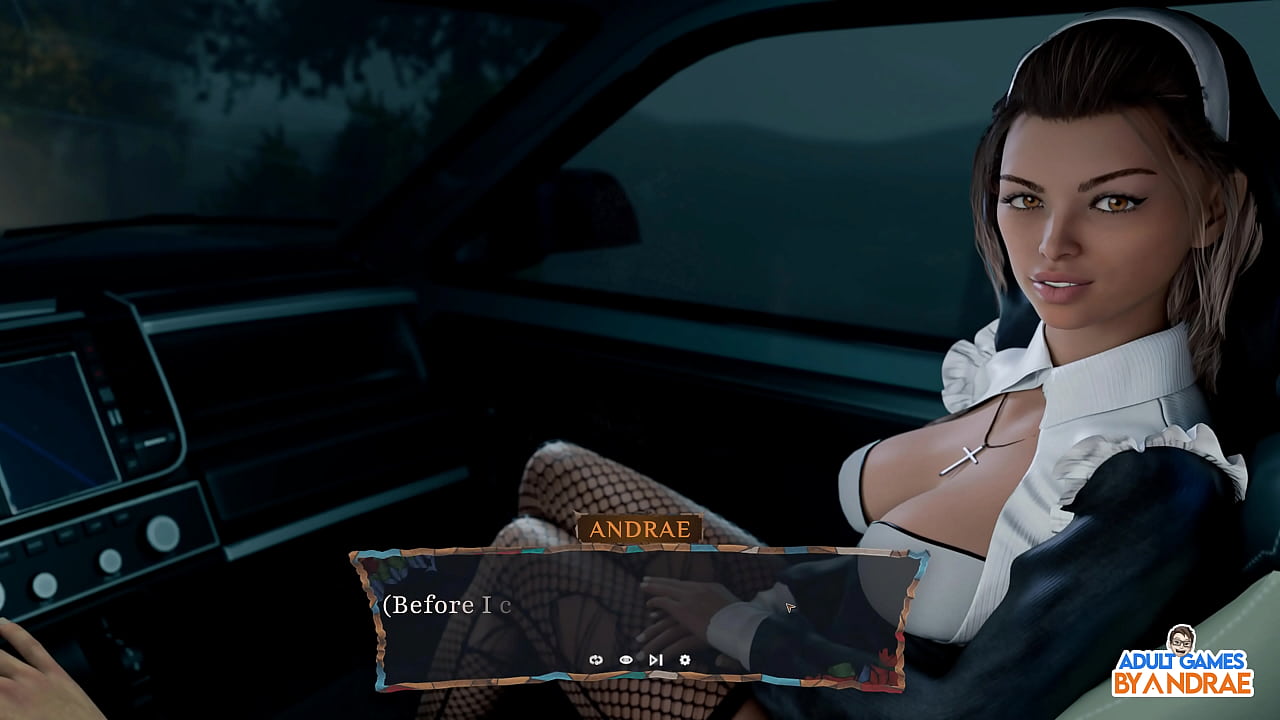The height and width of the screenshot is (720, 1280).
Task: Open settings via the gear icon
Action: 685,660
